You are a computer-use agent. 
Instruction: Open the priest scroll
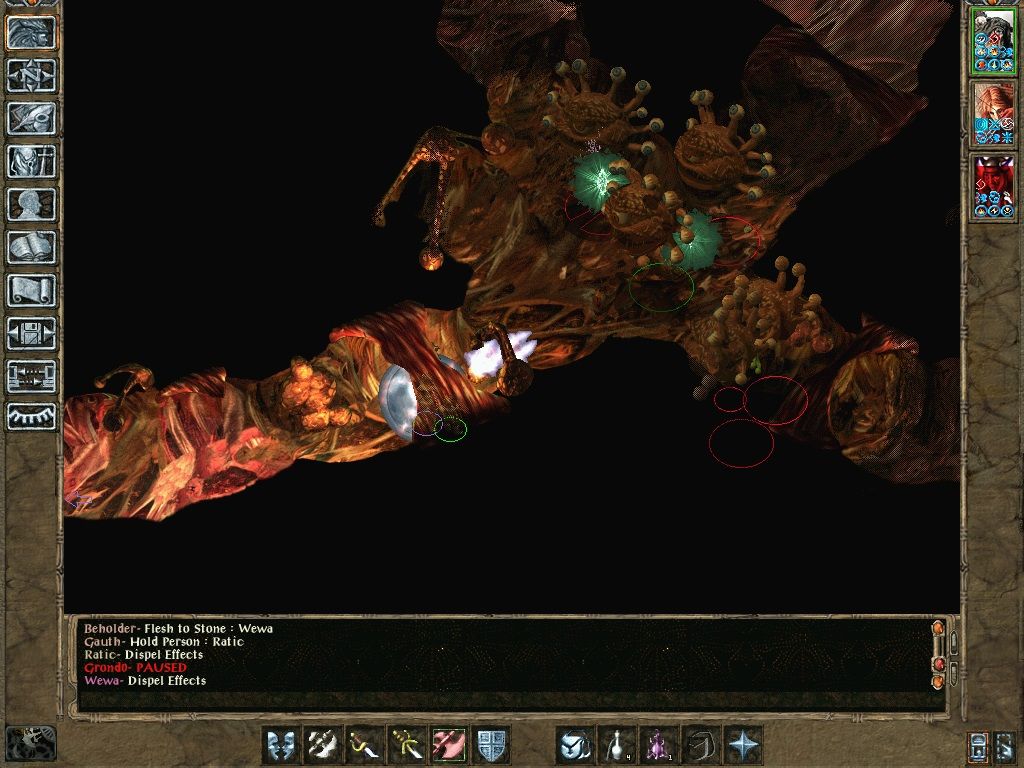(x=31, y=291)
